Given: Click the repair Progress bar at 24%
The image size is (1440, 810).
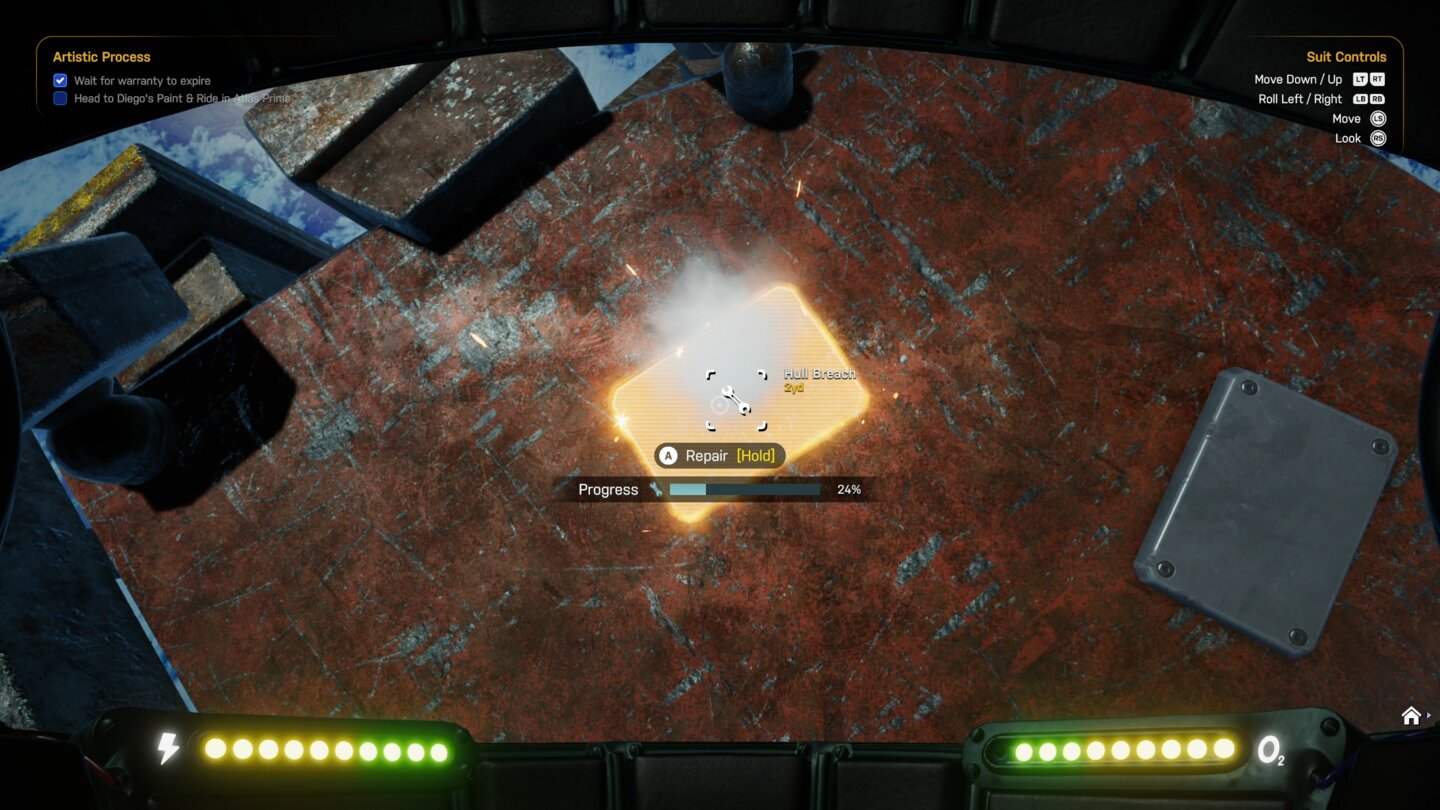Looking at the screenshot, I should click(x=745, y=489).
